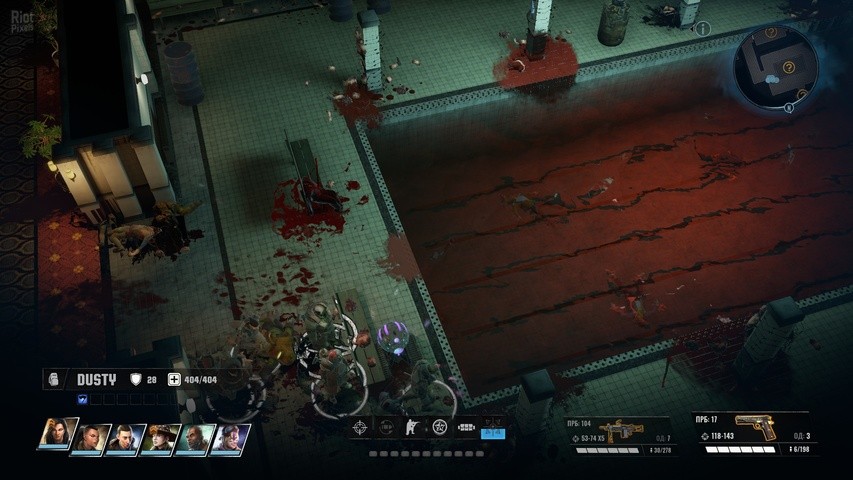Activate the kneeling rifleman ability

pyautogui.click(x=412, y=428)
